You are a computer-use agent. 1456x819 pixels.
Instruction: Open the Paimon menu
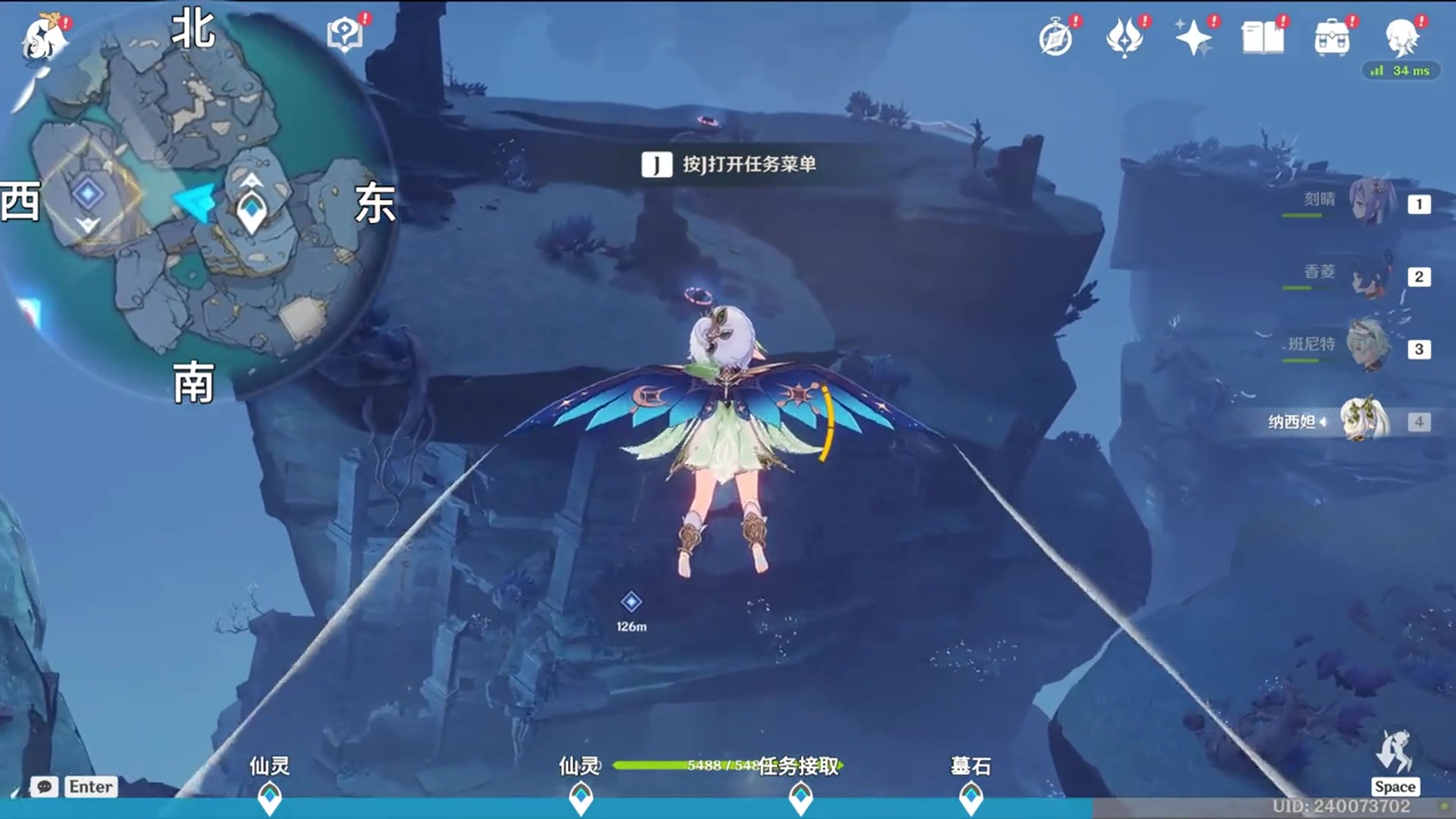point(41,38)
